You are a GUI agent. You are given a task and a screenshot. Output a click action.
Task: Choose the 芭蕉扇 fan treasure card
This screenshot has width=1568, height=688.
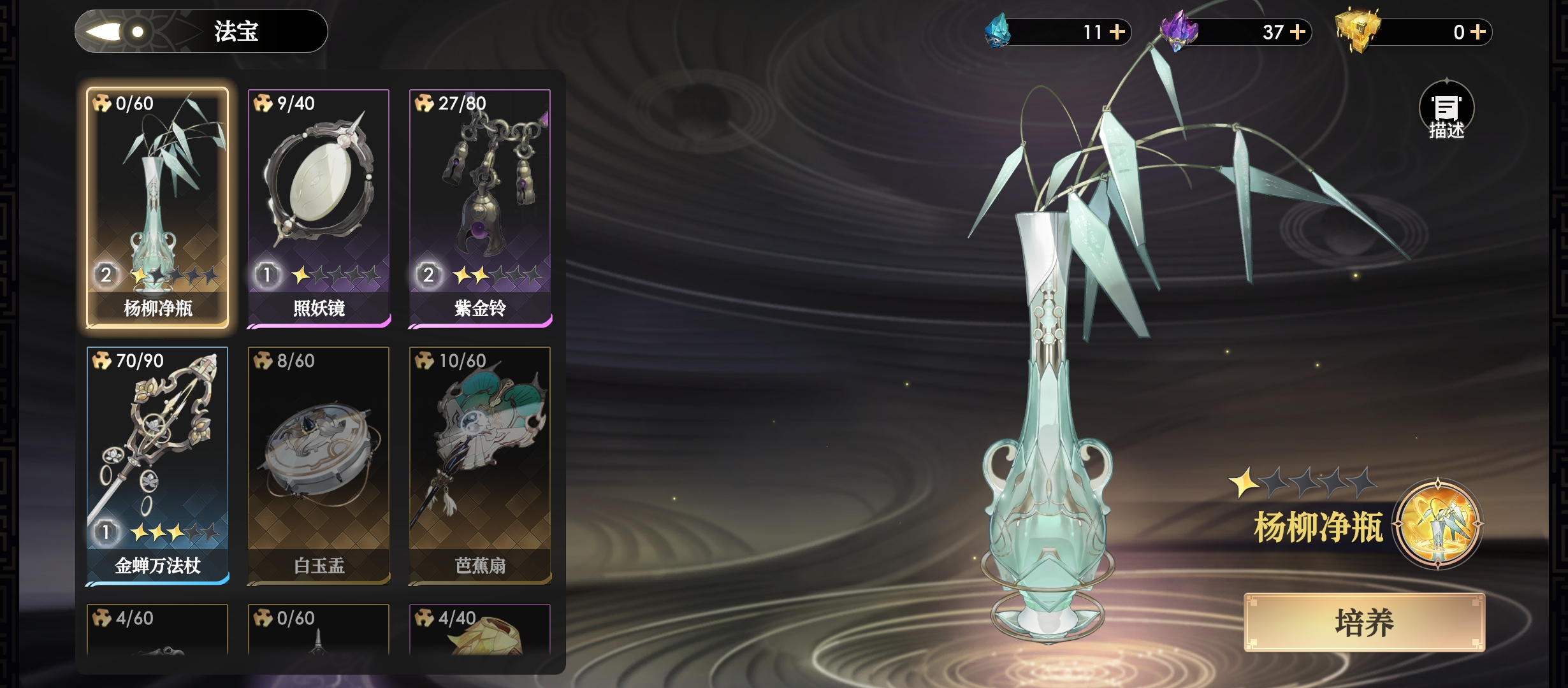coord(480,465)
